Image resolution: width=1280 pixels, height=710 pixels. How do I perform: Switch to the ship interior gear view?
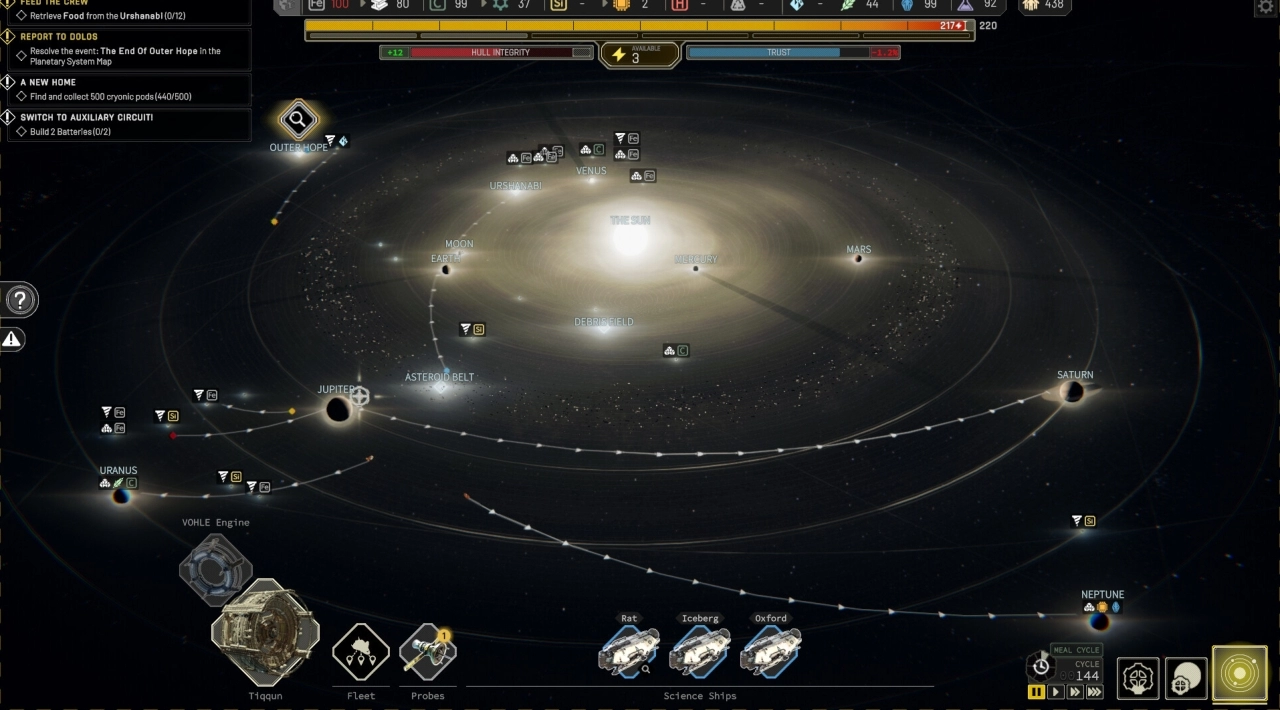(x=1138, y=679)
